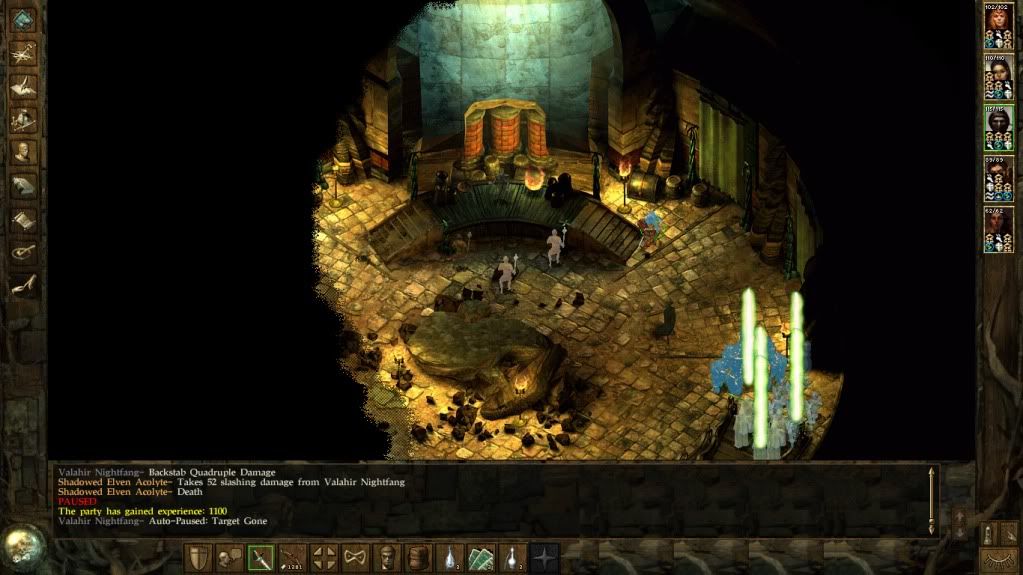Select the red-haired first party portrait
This screenshot has width=1023, height=575.
click(996, 21)
